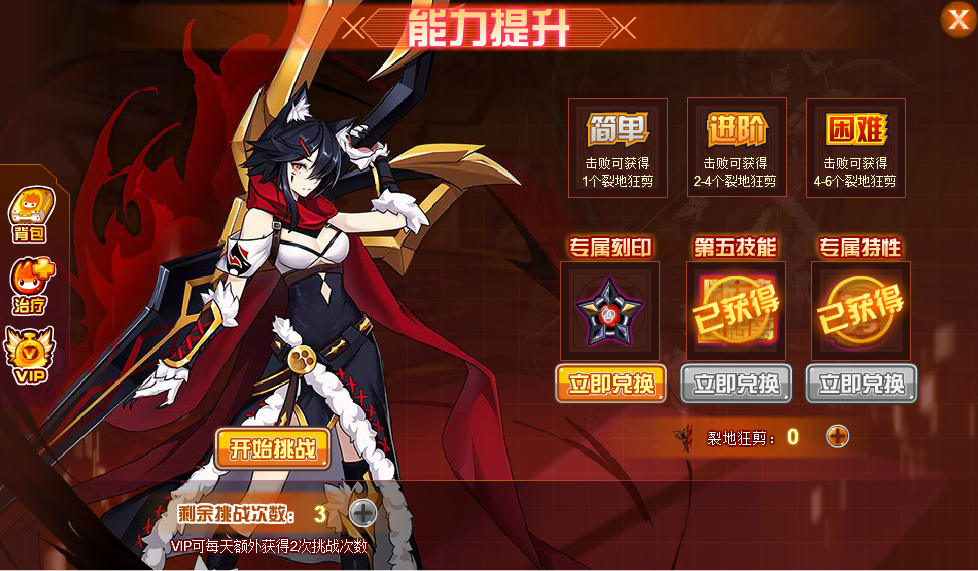Select the 进阶 difficulty tile

[x=736, y=147]
